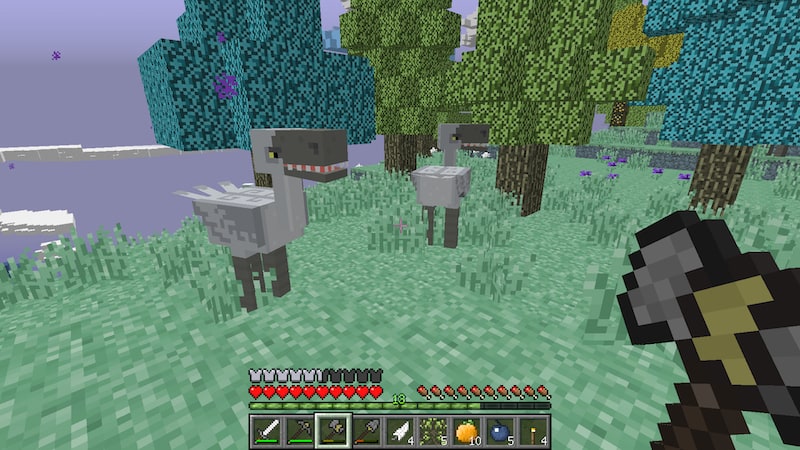Choose the blue berry stack
The width and height of the screenshot is (800, 450).
tap(500, 431)
